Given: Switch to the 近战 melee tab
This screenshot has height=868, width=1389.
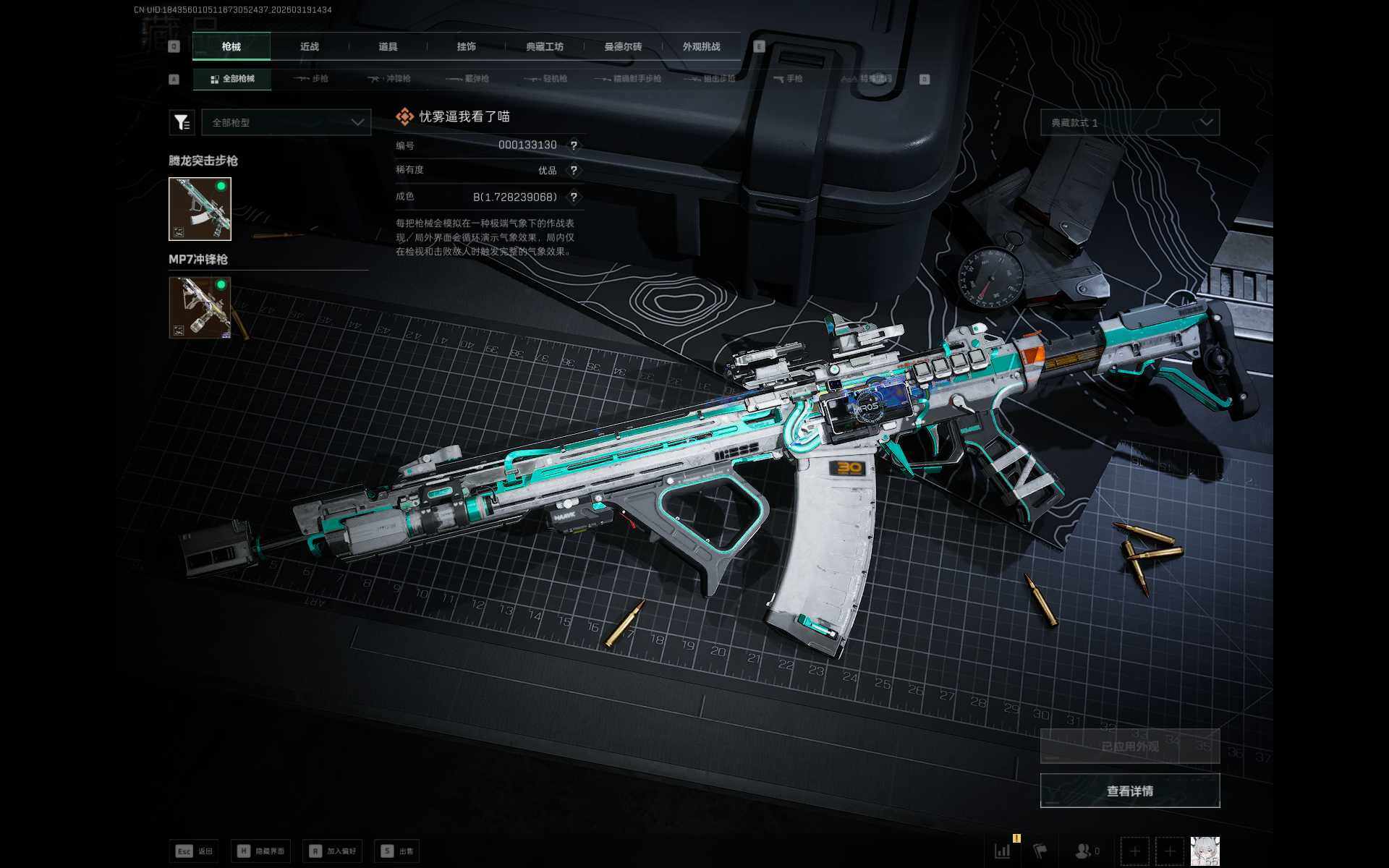Looking at the screenshot, I should 310,46.
